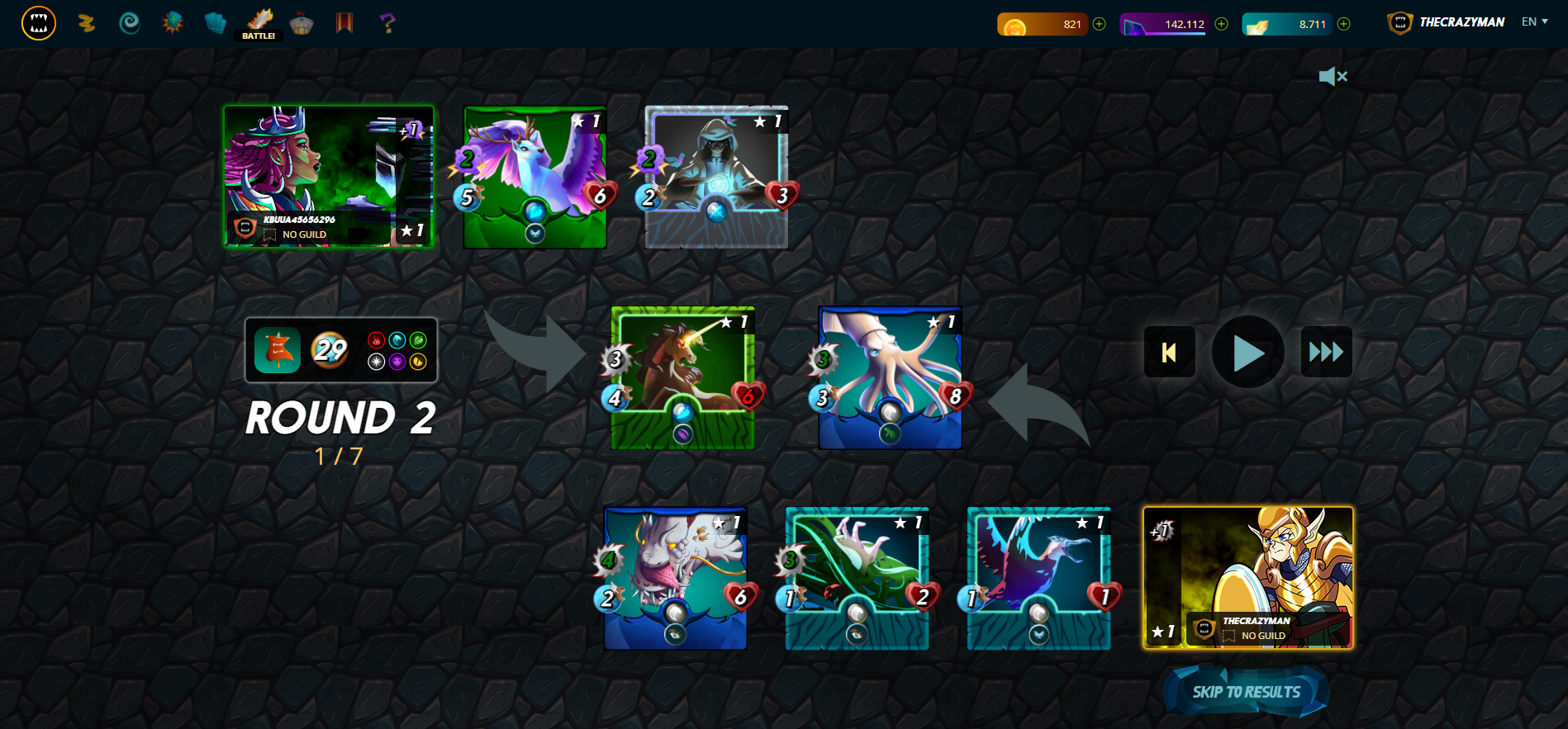Viewport: 1568px width, 729px height.
Task: Select the water element icon in battle panel
Action: pos(397,341)
